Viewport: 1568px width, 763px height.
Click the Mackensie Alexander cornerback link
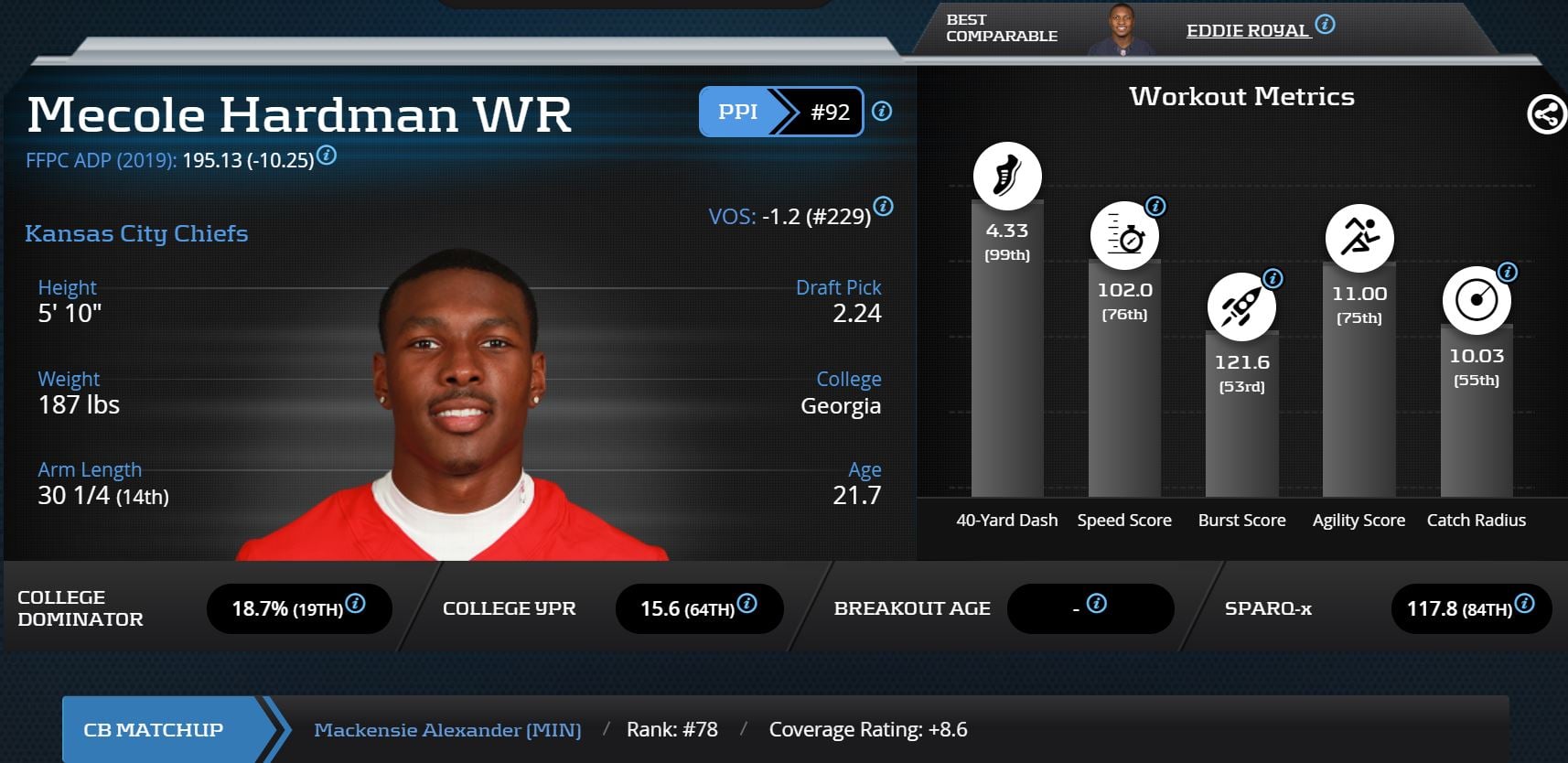pos(447,730)
